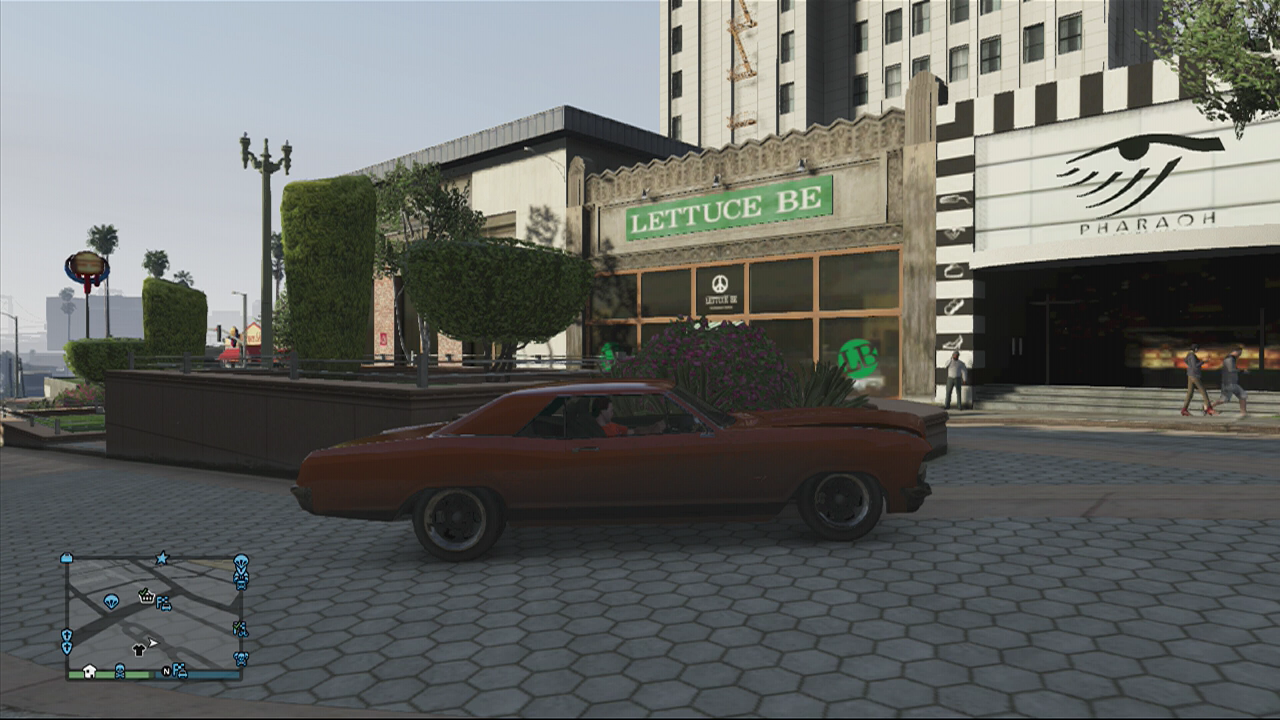Select the blue star marker on minimap
The height and width of the screenshot is (720, 1280).
(162, 558)
